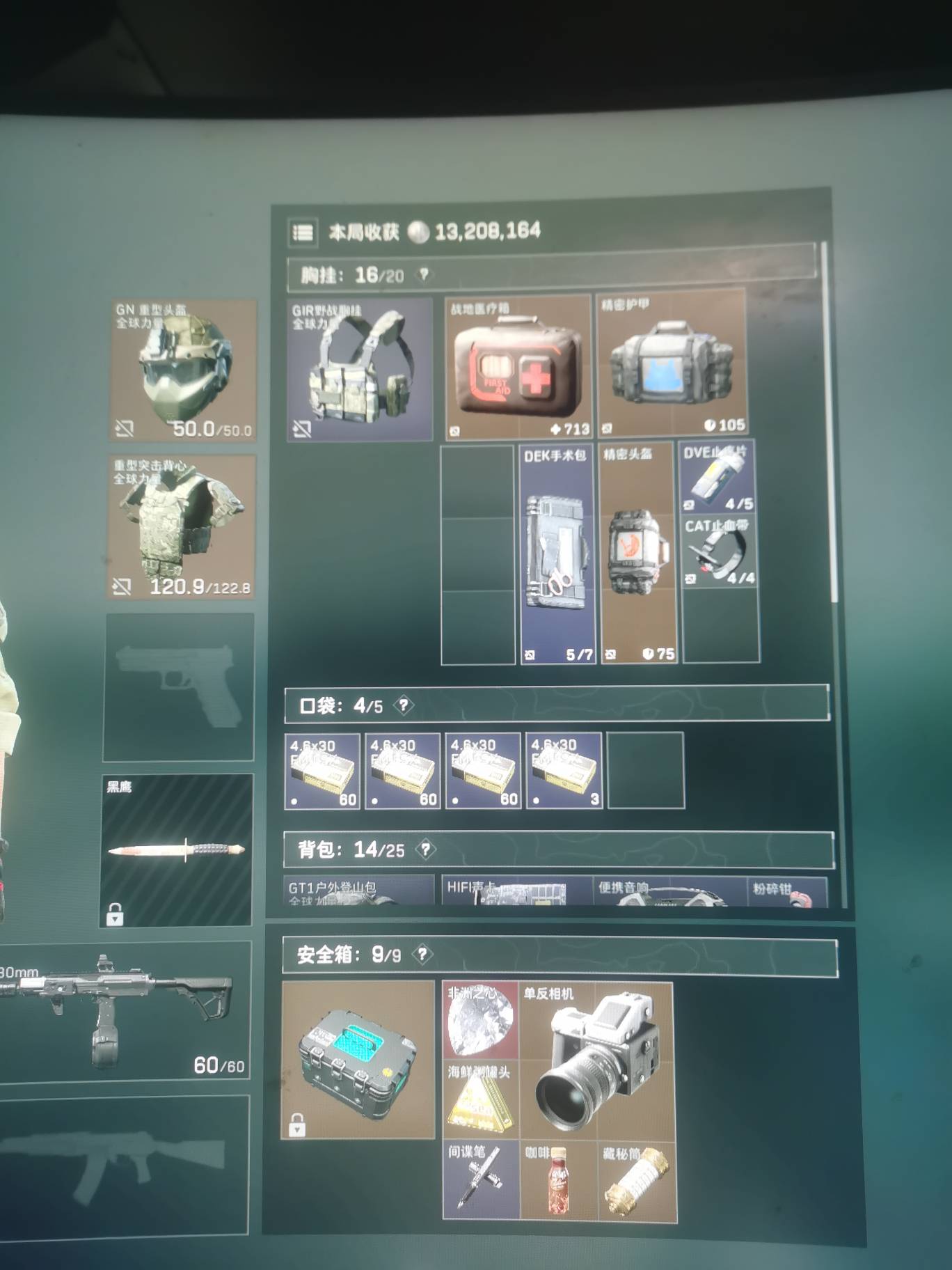This screenshot has height=1270, width=952.
Task: Pick the 非洲之心 diamond in the safe box
Action: point(479,1024)
